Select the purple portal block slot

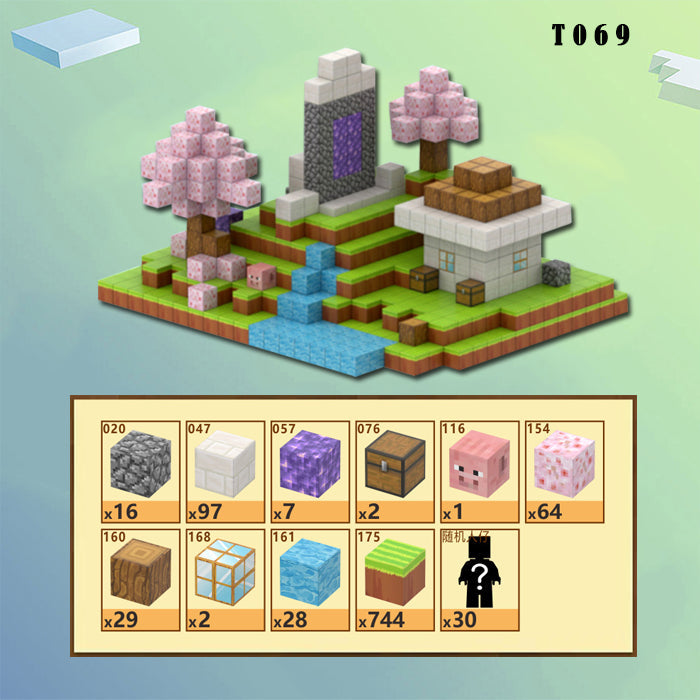310,471
